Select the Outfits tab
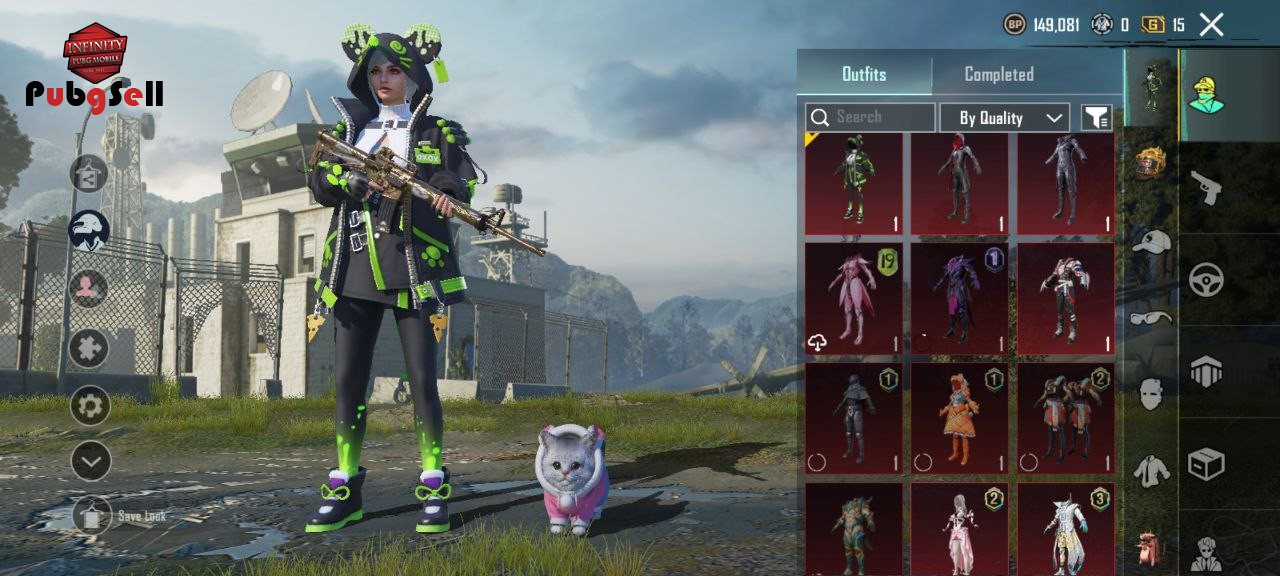This screenshot has height=576, width=1280. (864, 74)
